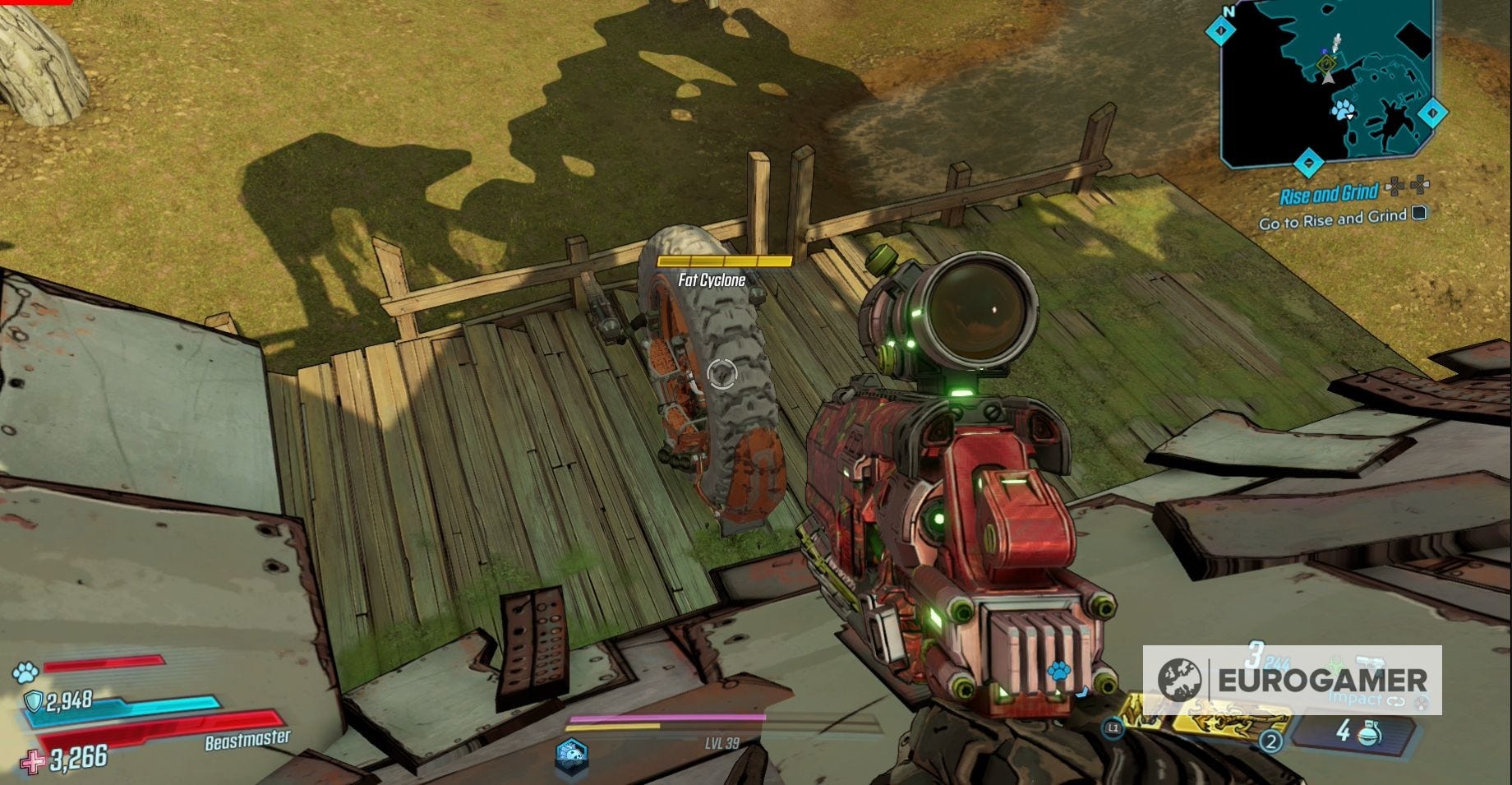Click the Go to Rise and Grind objective

coord(1331,219)
